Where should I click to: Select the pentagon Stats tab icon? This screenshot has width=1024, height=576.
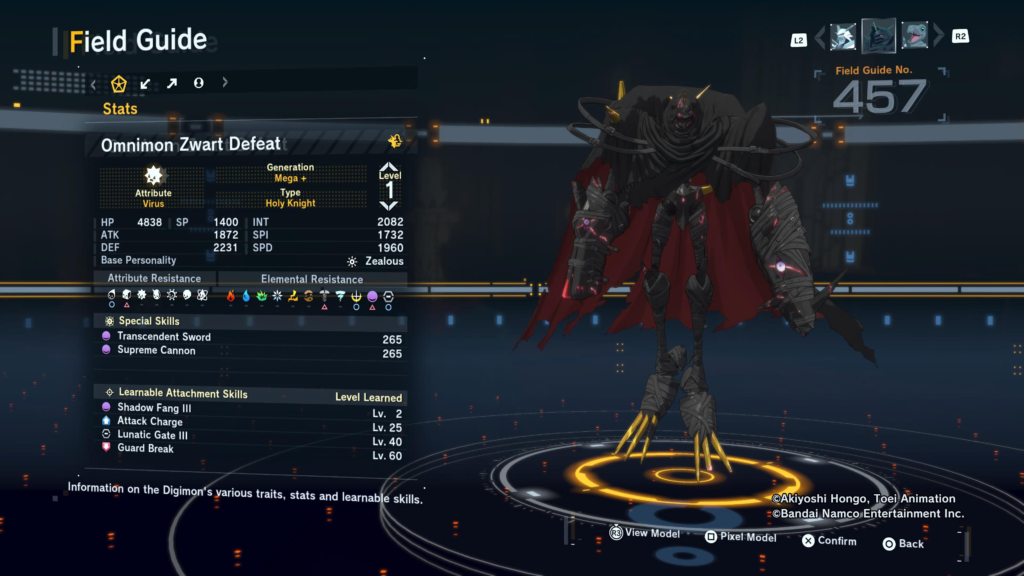(119, 83)
